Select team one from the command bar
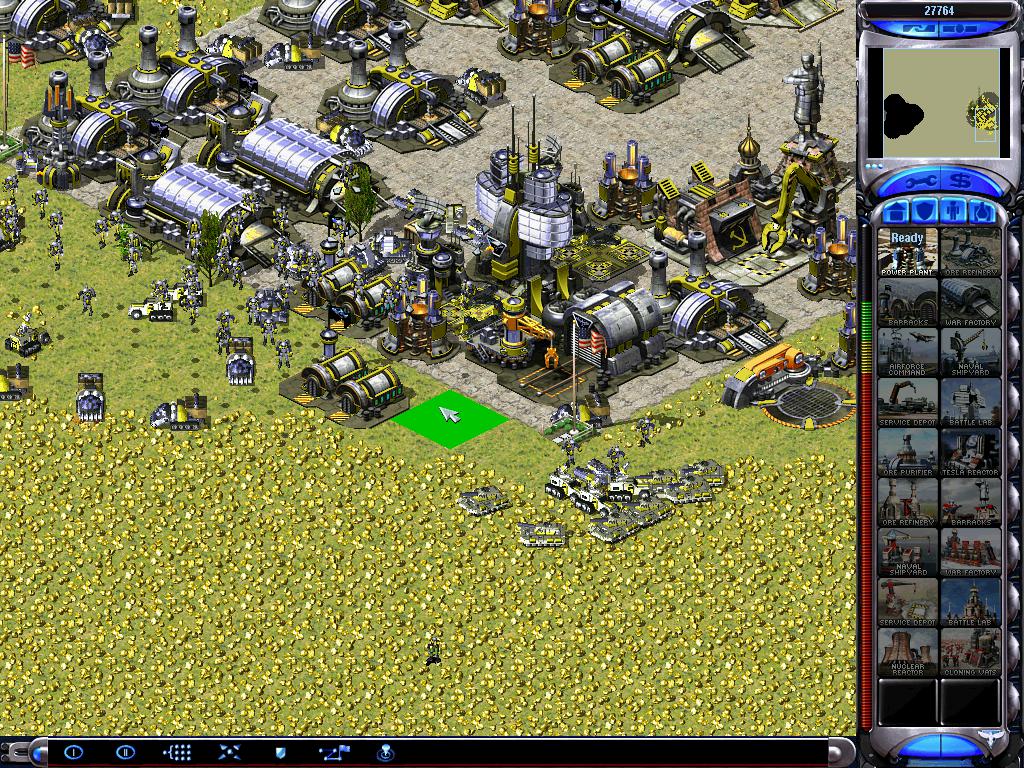1024x768 pixels. tap(74, 752)
